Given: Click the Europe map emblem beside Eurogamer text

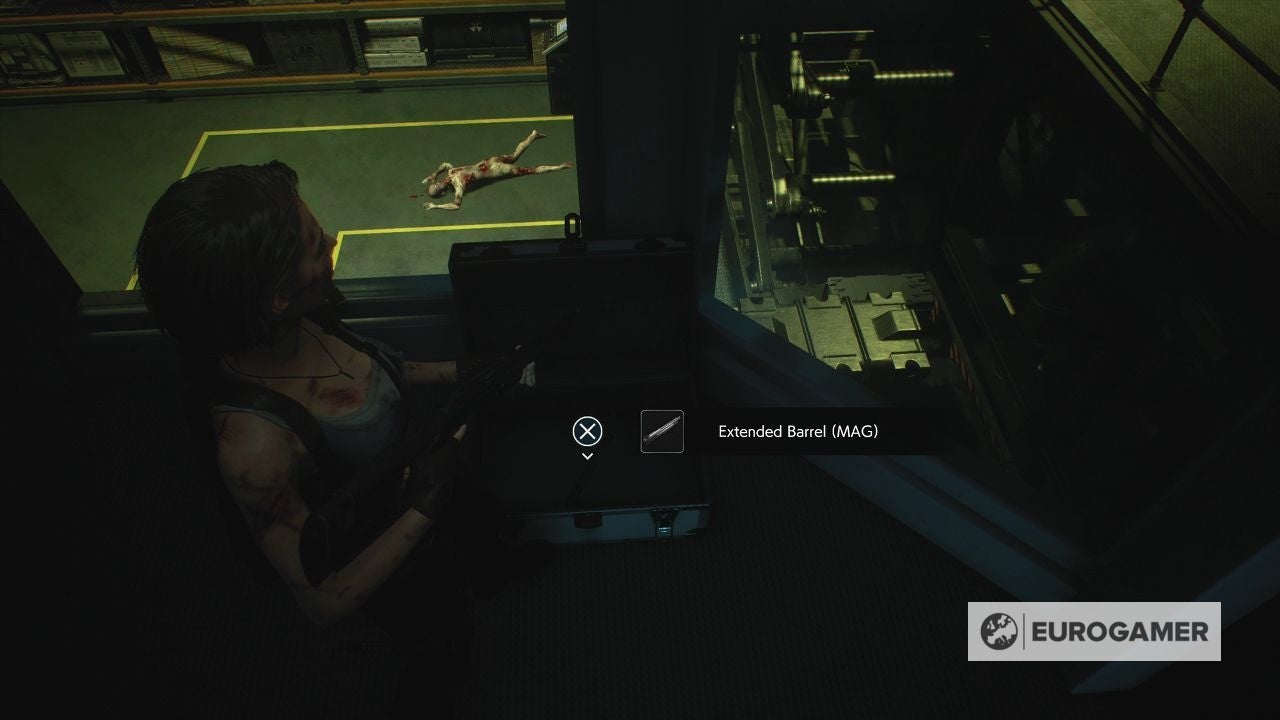Looking at the screenshot, I should point(998,631).
